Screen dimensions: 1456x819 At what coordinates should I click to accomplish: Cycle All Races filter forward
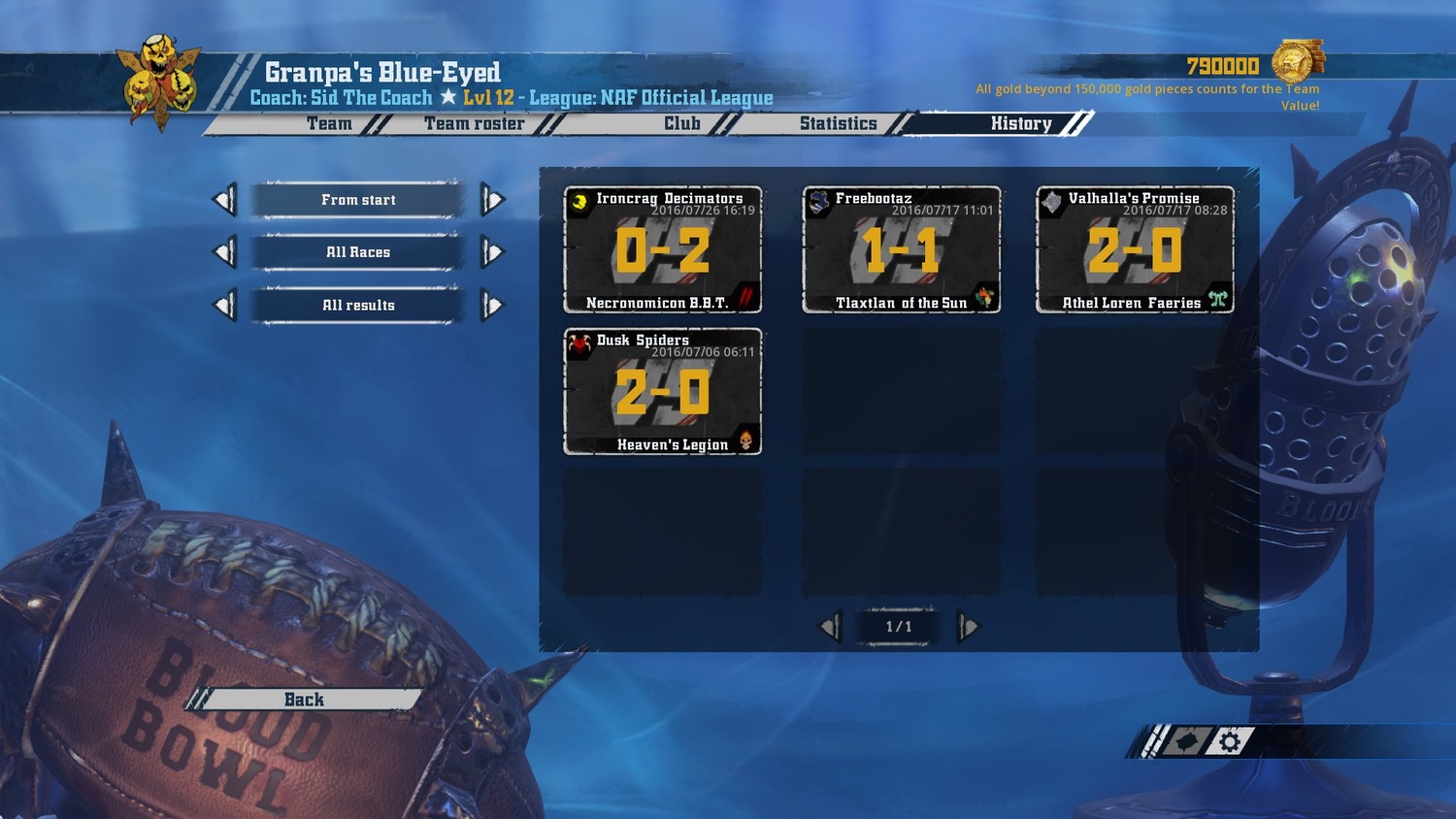[493, 252]
